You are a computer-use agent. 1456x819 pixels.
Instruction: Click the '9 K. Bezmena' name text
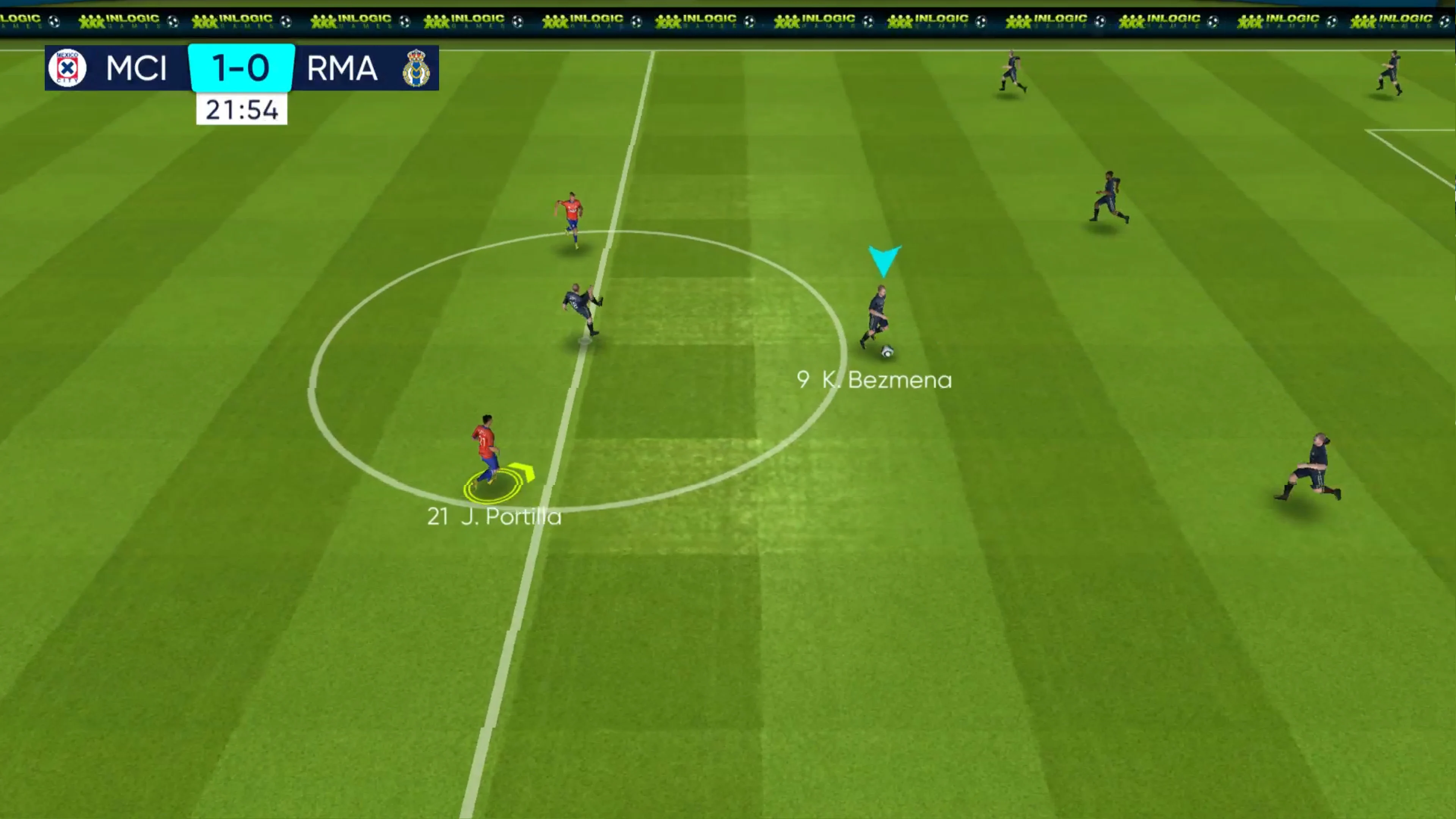point(874,380)
